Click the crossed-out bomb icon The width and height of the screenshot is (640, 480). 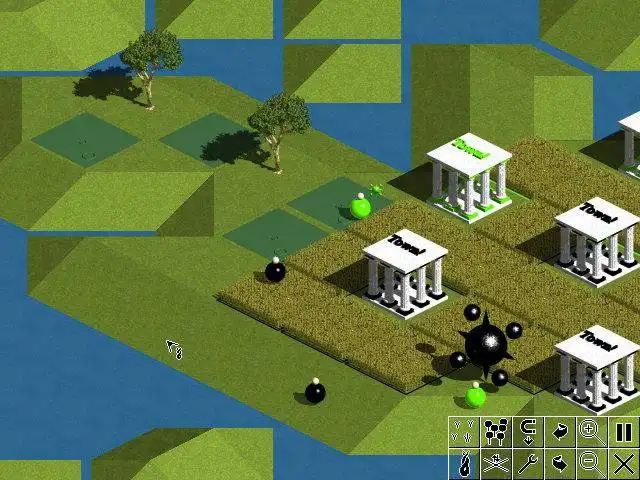pos(495,463)
